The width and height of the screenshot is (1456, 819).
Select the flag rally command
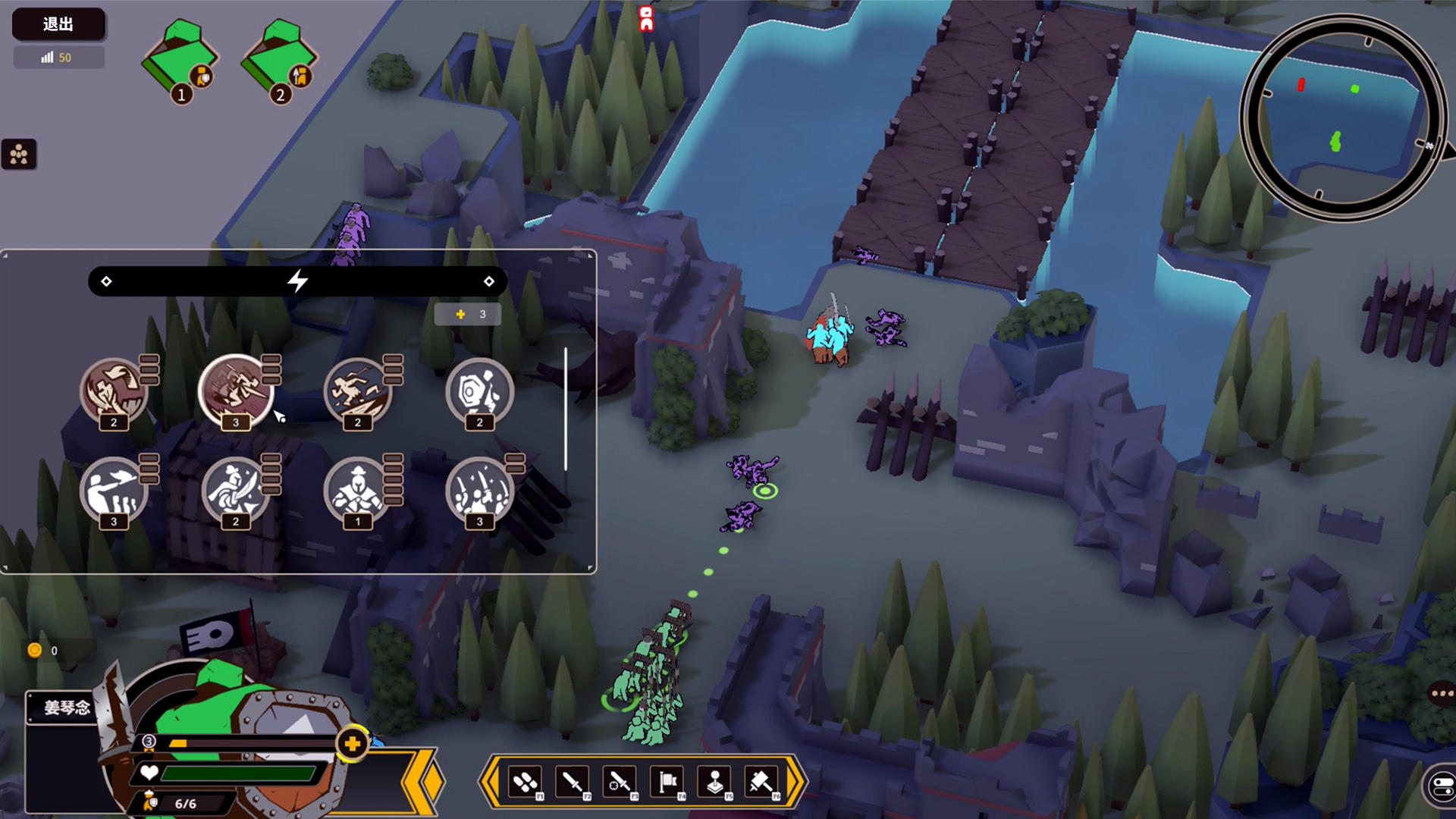point(667,781)
